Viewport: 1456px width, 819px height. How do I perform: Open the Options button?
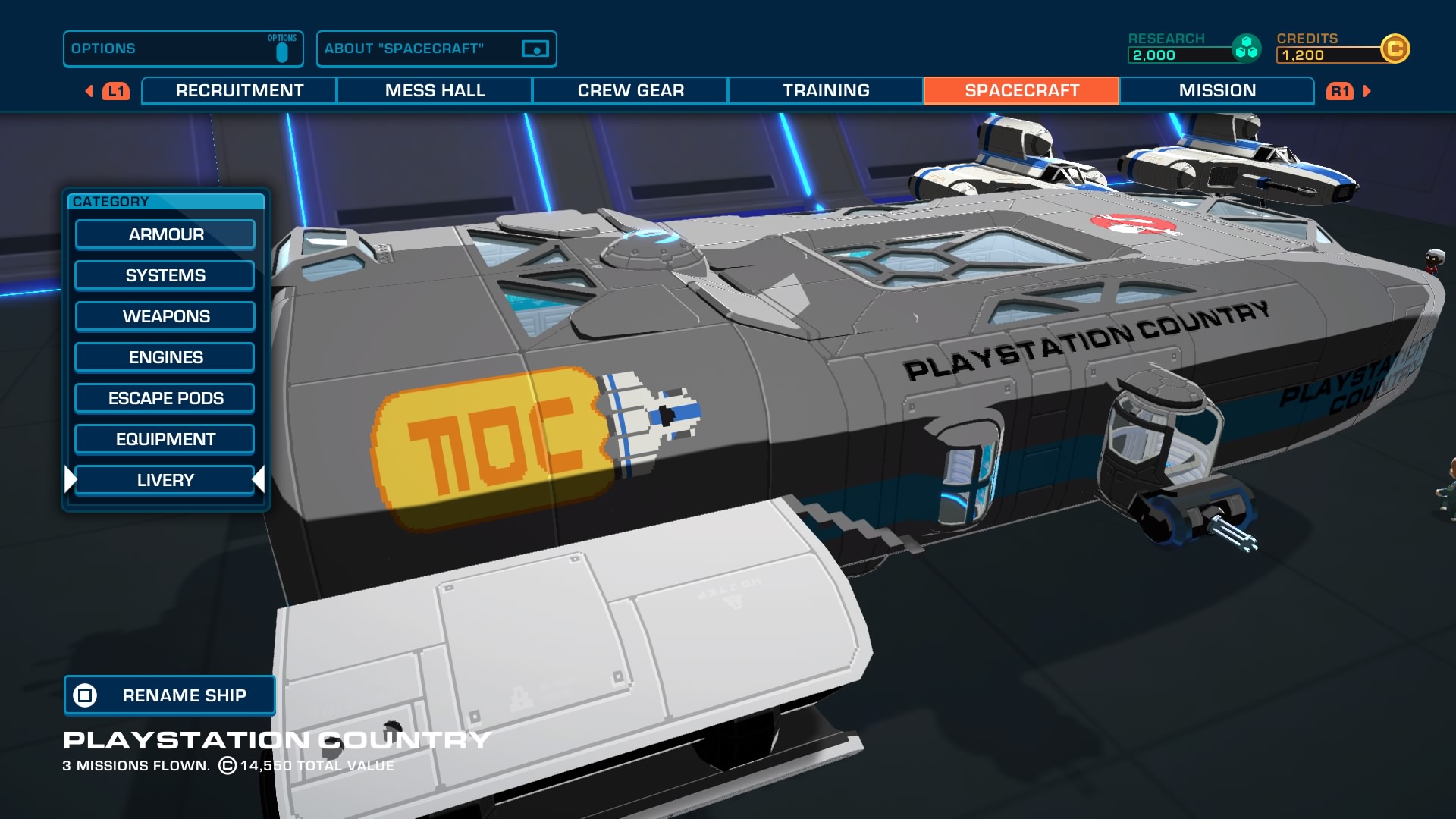tap(183, 49)
